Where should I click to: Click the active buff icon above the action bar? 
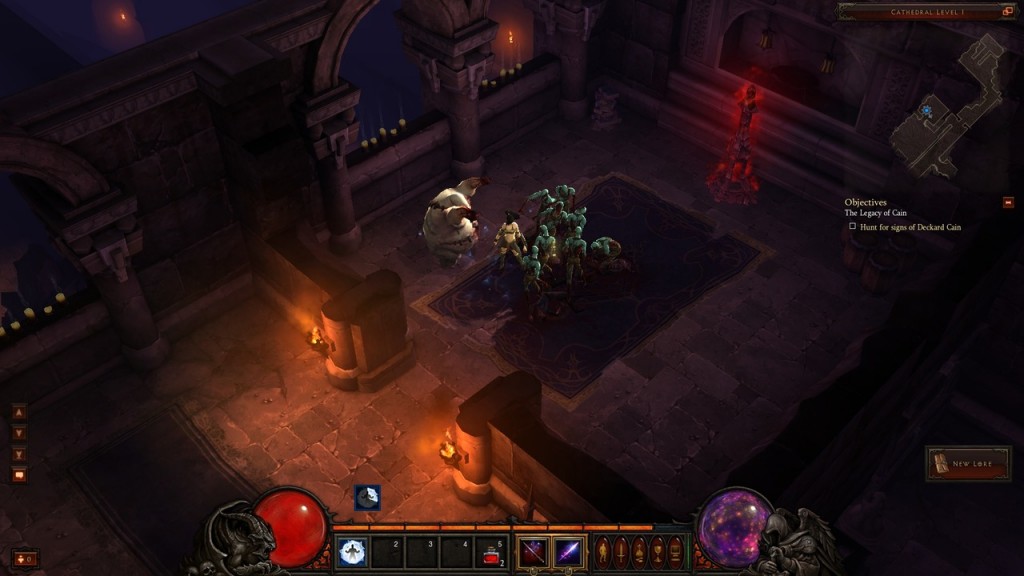[367, 497]
